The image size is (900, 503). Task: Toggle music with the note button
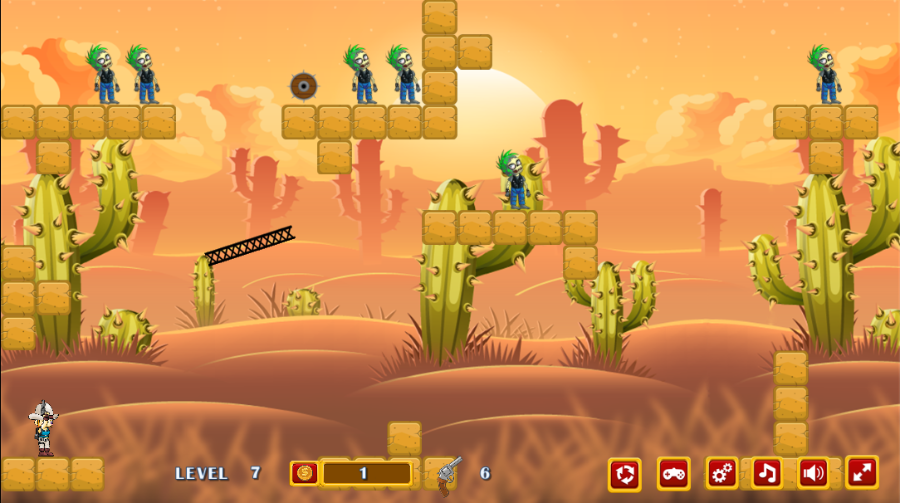[x=767, y=473]
